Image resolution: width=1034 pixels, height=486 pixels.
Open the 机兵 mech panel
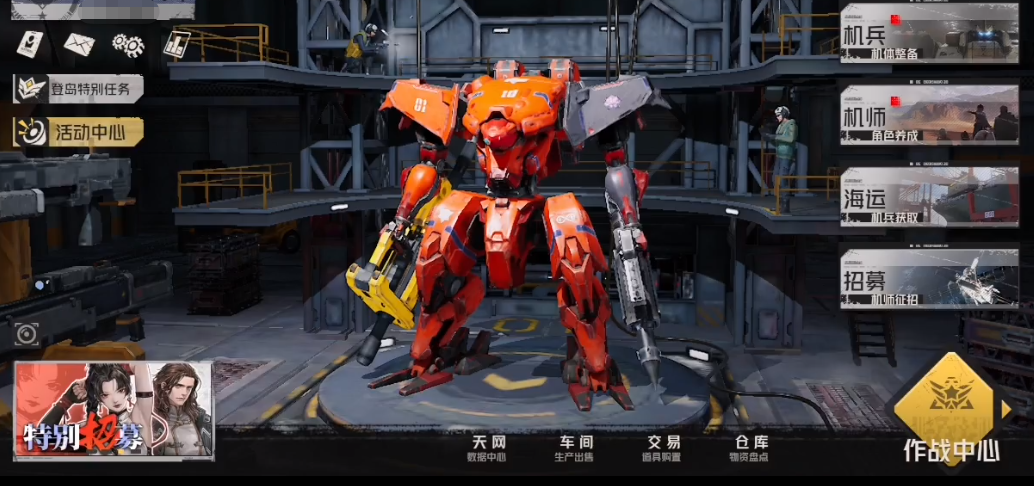[x=929, y=34]
